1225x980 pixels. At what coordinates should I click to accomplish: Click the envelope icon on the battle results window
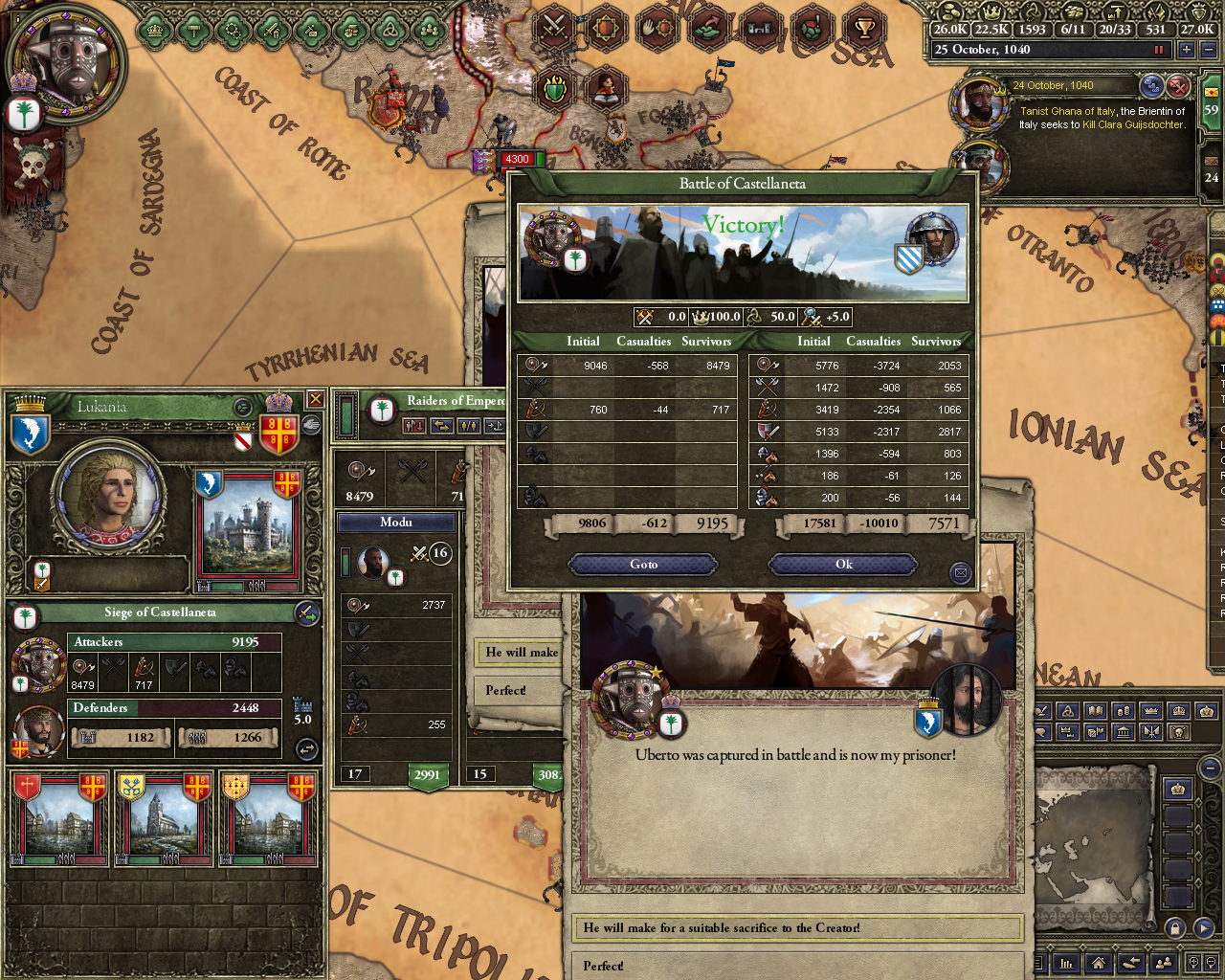click(960, 572)
